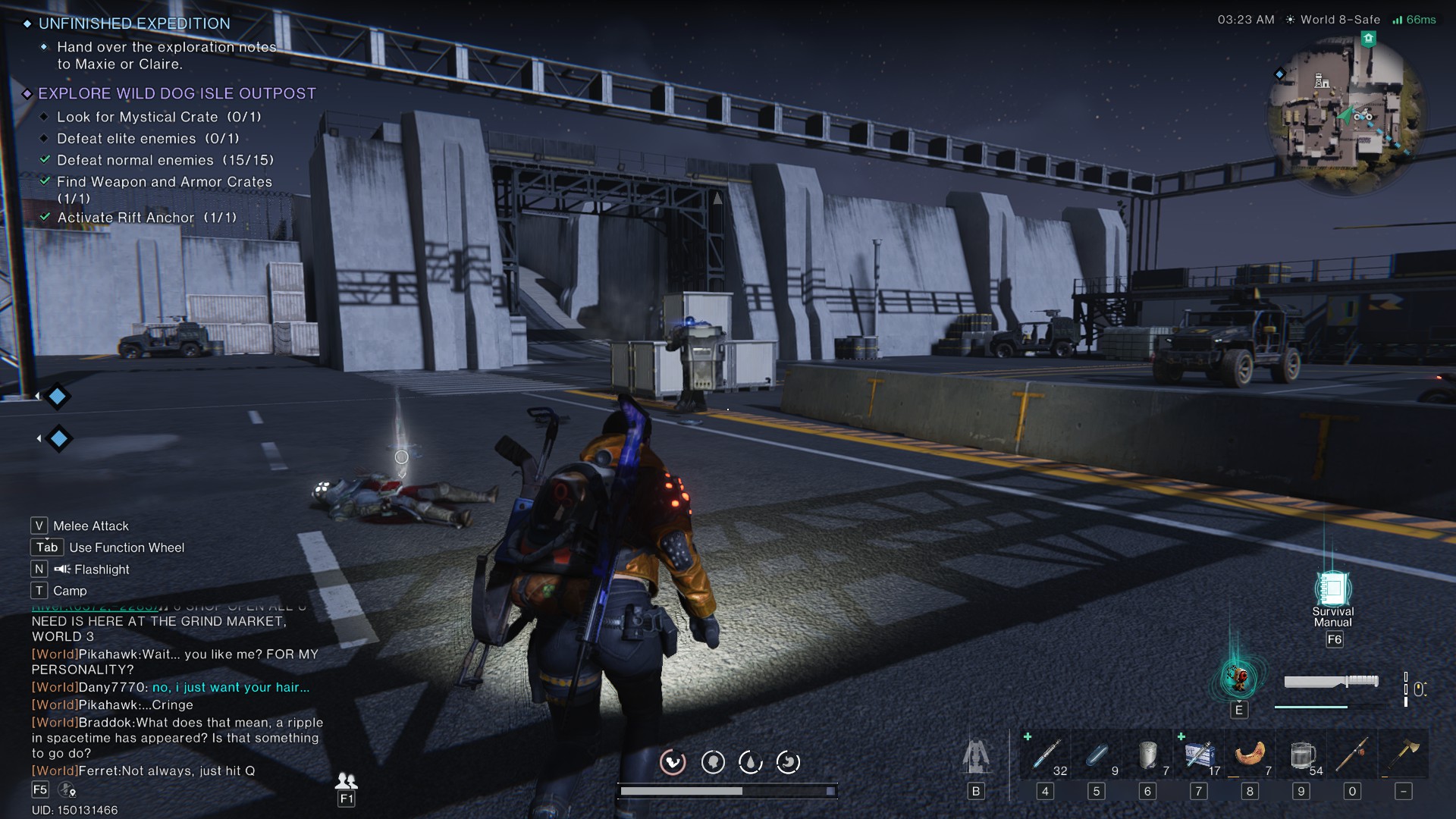Select the bandage roll hotbar slot

pos(1147,755)
